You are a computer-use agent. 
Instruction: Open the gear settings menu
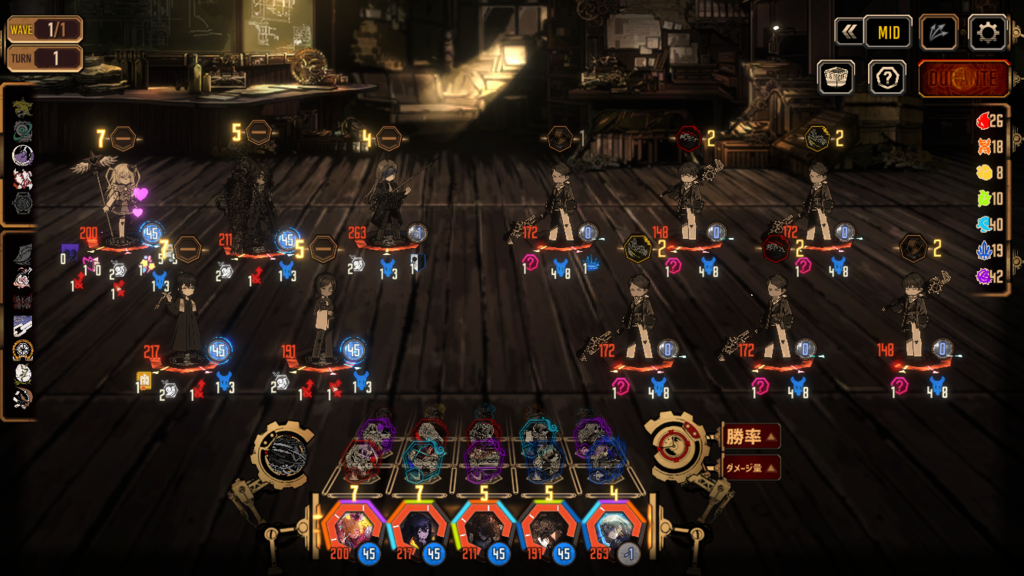[987, 32]
